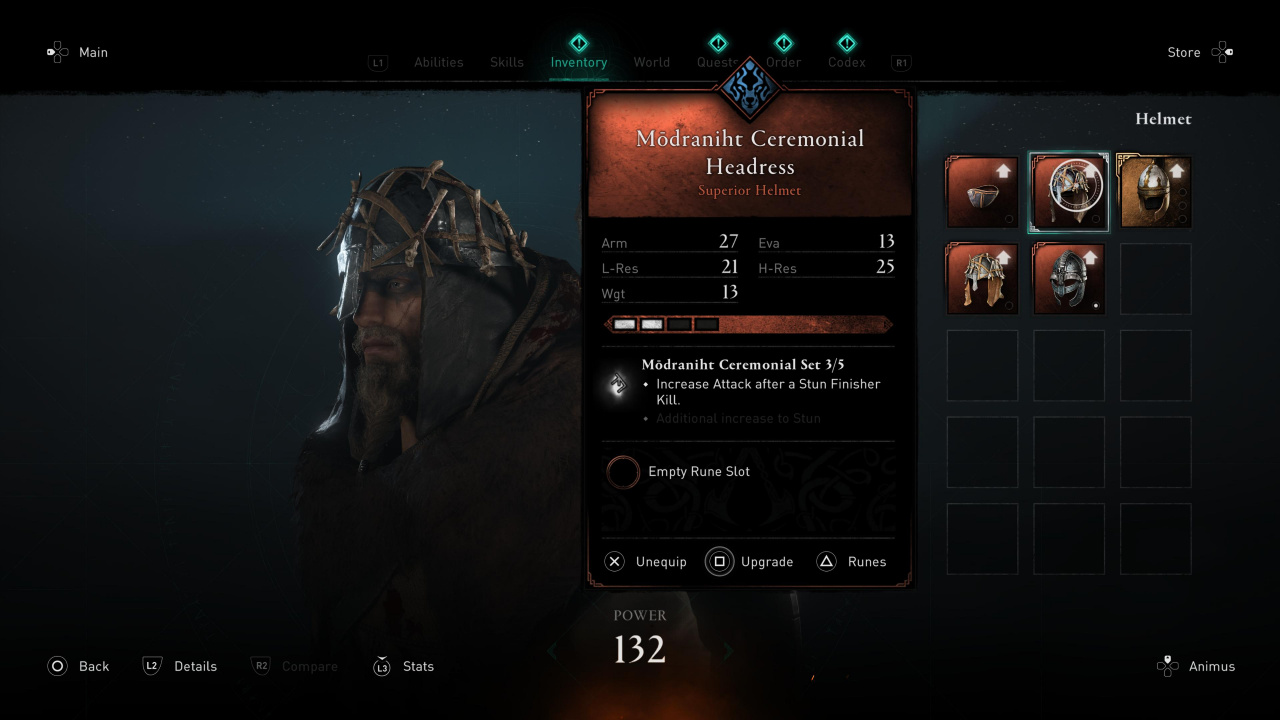Switch to the Order tab
The width and height of the screenshot is (1280, 720).
coord(784,62)
